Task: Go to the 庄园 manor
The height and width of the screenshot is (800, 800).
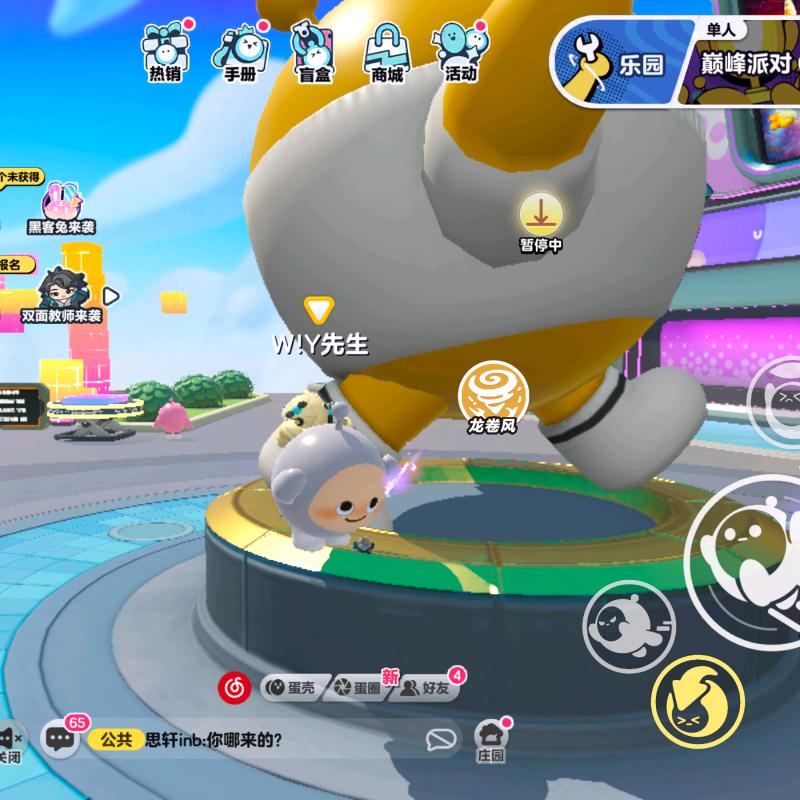Action: (490, 741)
